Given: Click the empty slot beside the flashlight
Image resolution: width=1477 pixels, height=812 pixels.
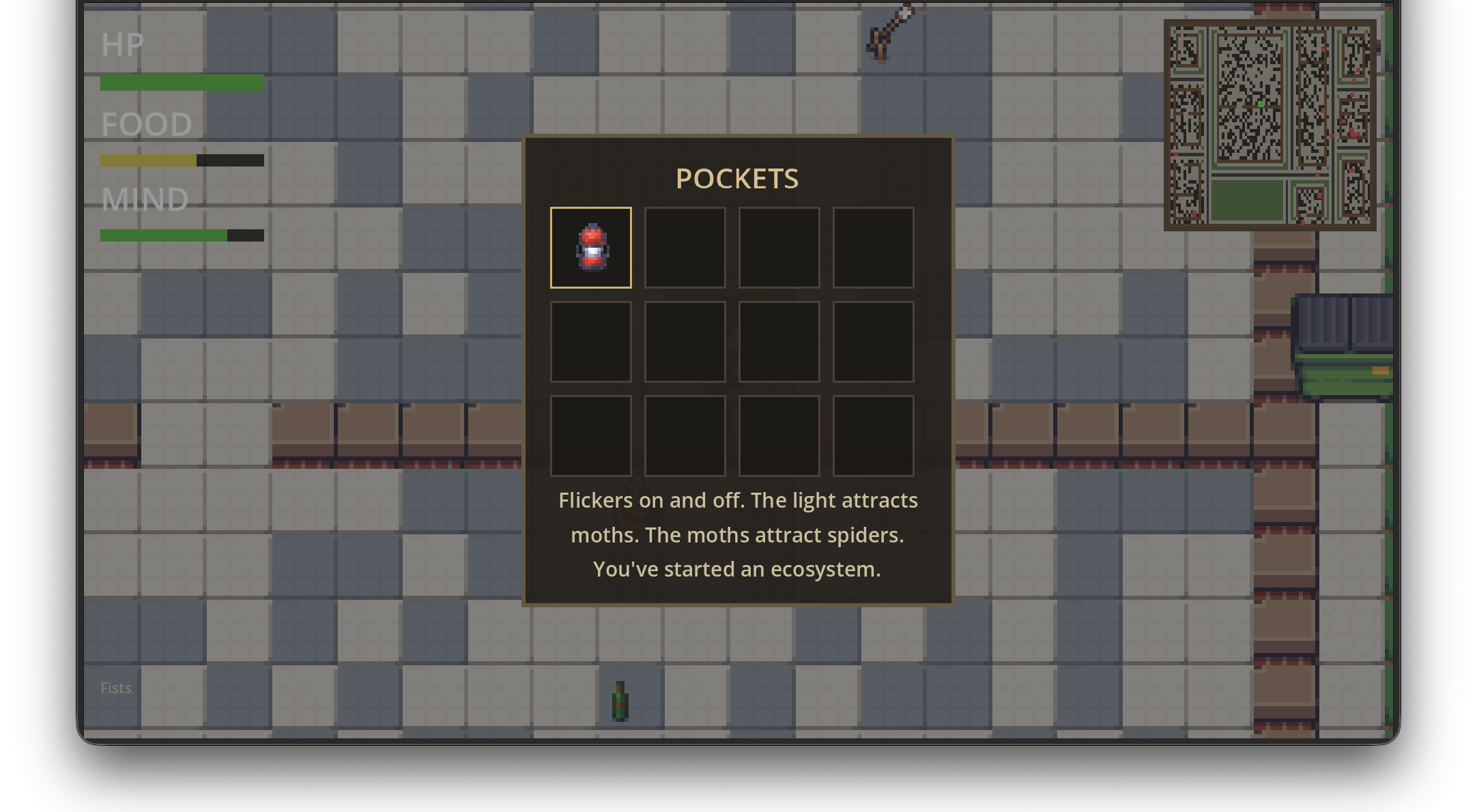Looking at the screenshot, I should [685, 248].
